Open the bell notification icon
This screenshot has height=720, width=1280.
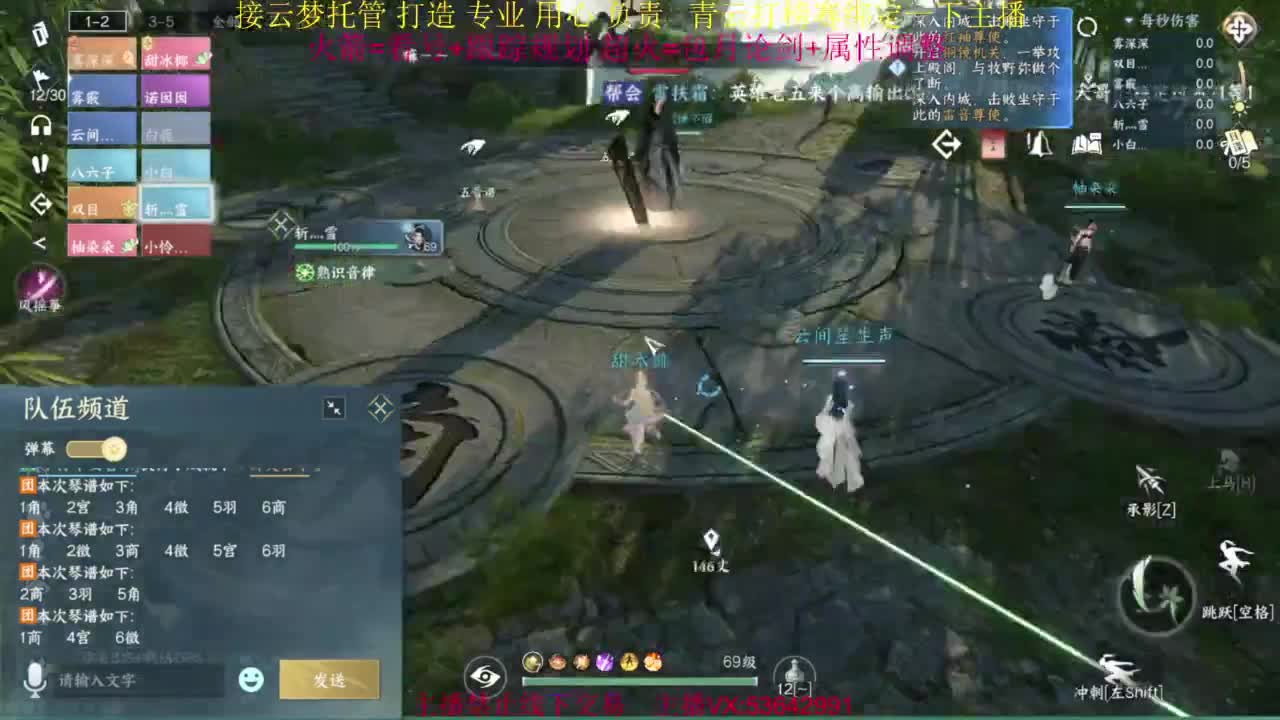[x=1040, y=146]
